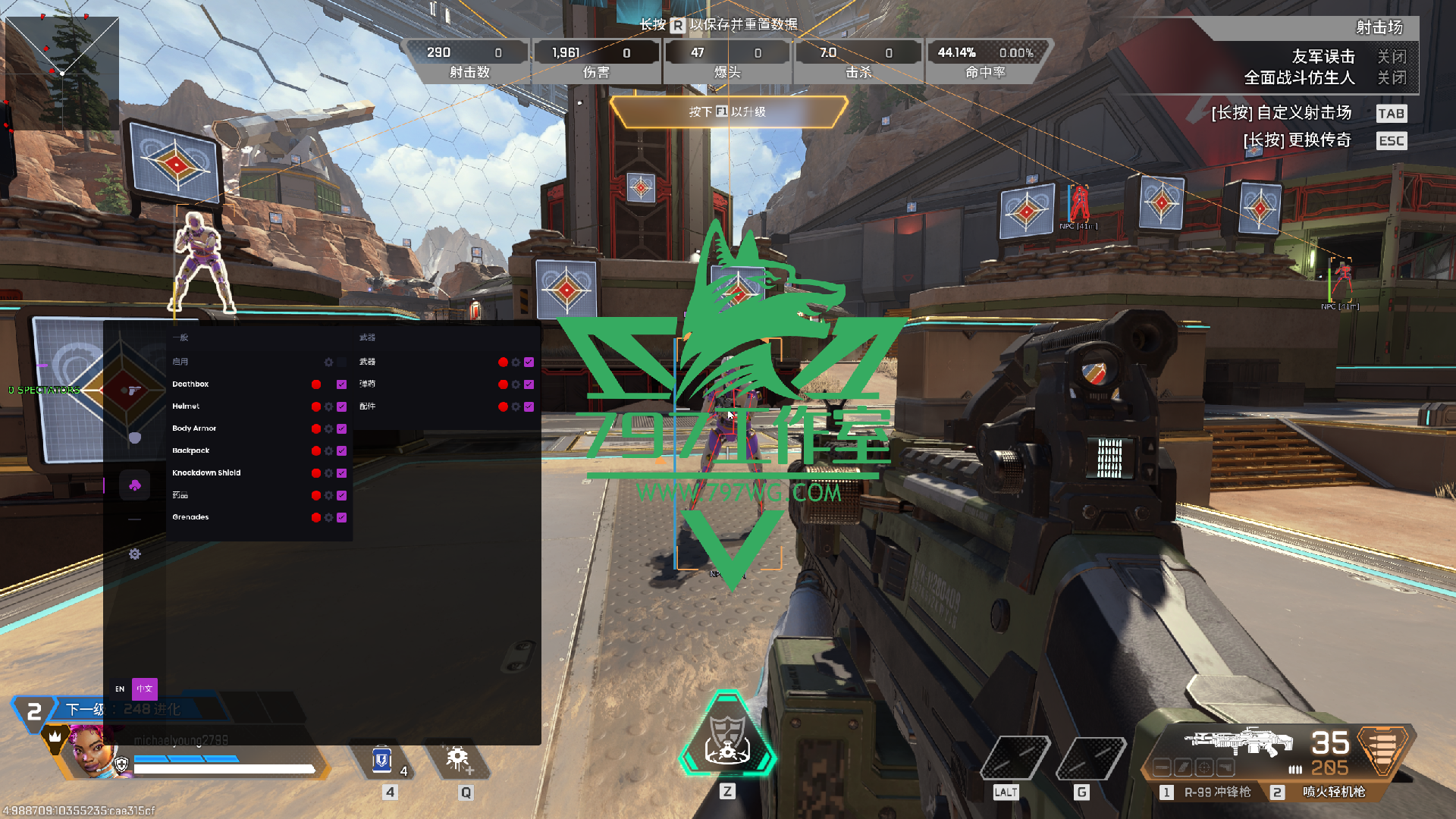
Task: Uncheck the Grenades checkbox
Action: [x=341, y=518]
